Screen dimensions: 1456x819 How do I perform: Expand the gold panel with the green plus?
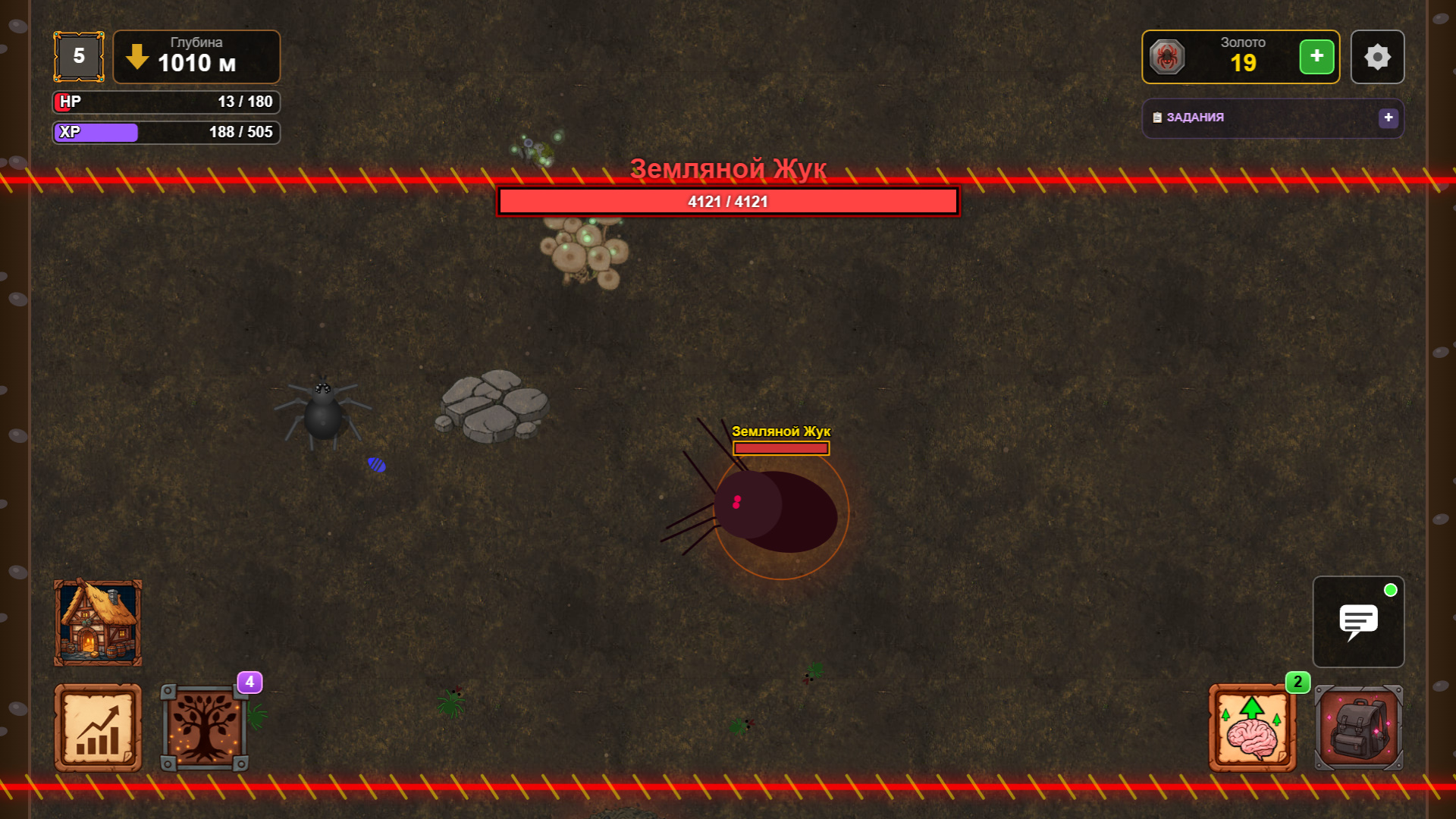1317,56
